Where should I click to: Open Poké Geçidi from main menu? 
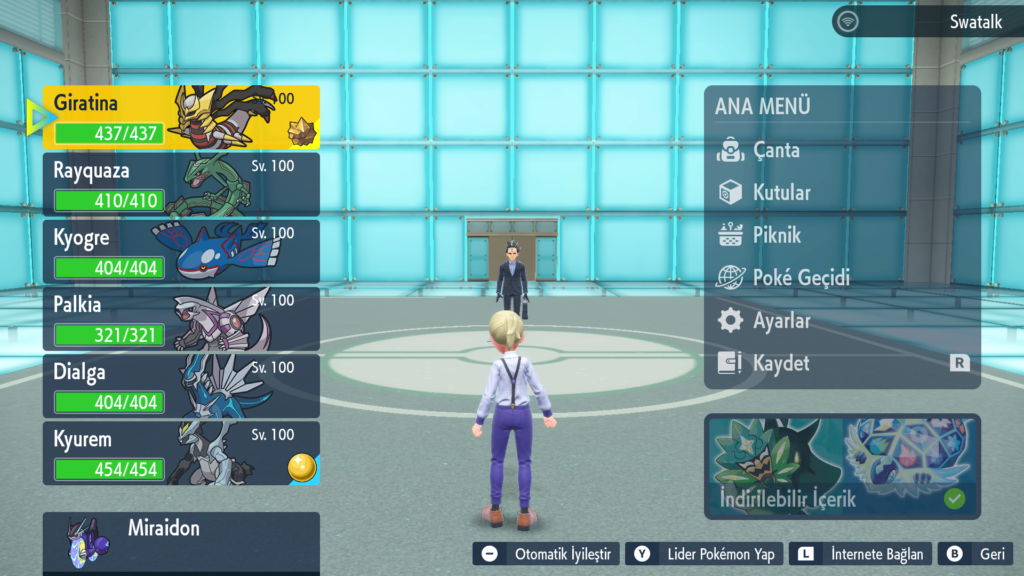click(x=800, y=278)
